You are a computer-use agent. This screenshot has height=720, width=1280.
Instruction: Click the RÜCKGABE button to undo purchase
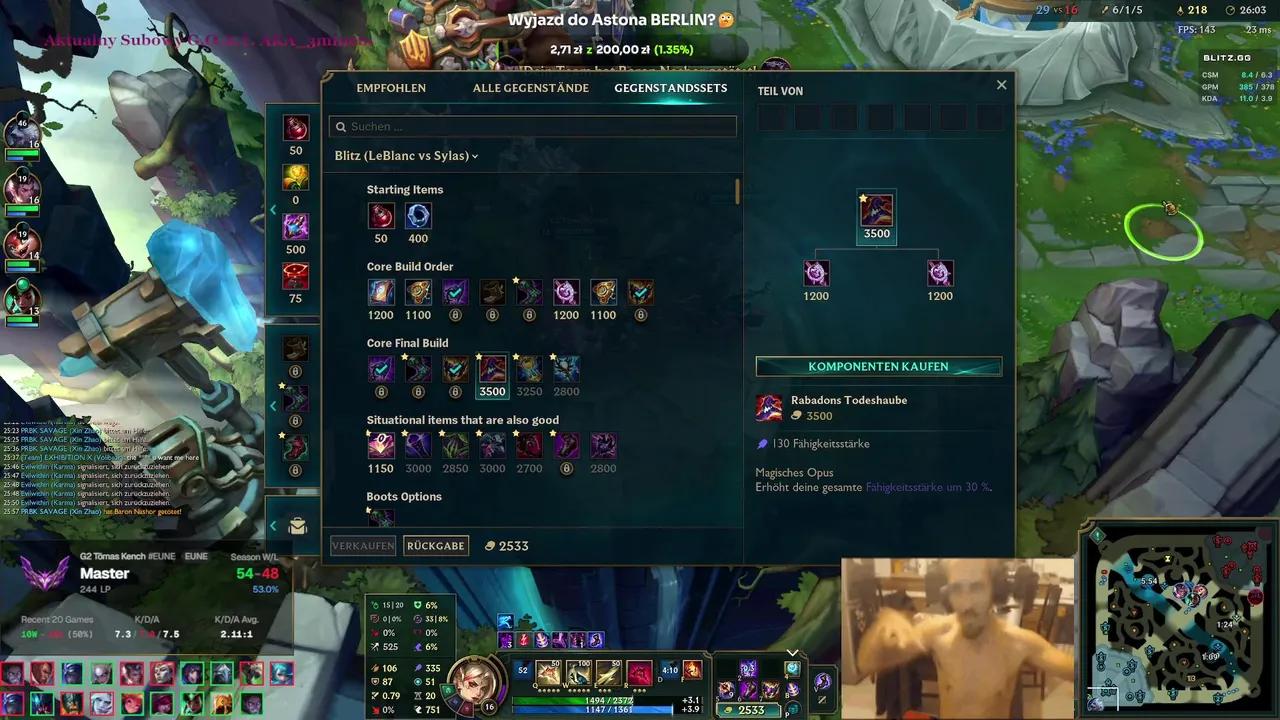click(436, 546)
